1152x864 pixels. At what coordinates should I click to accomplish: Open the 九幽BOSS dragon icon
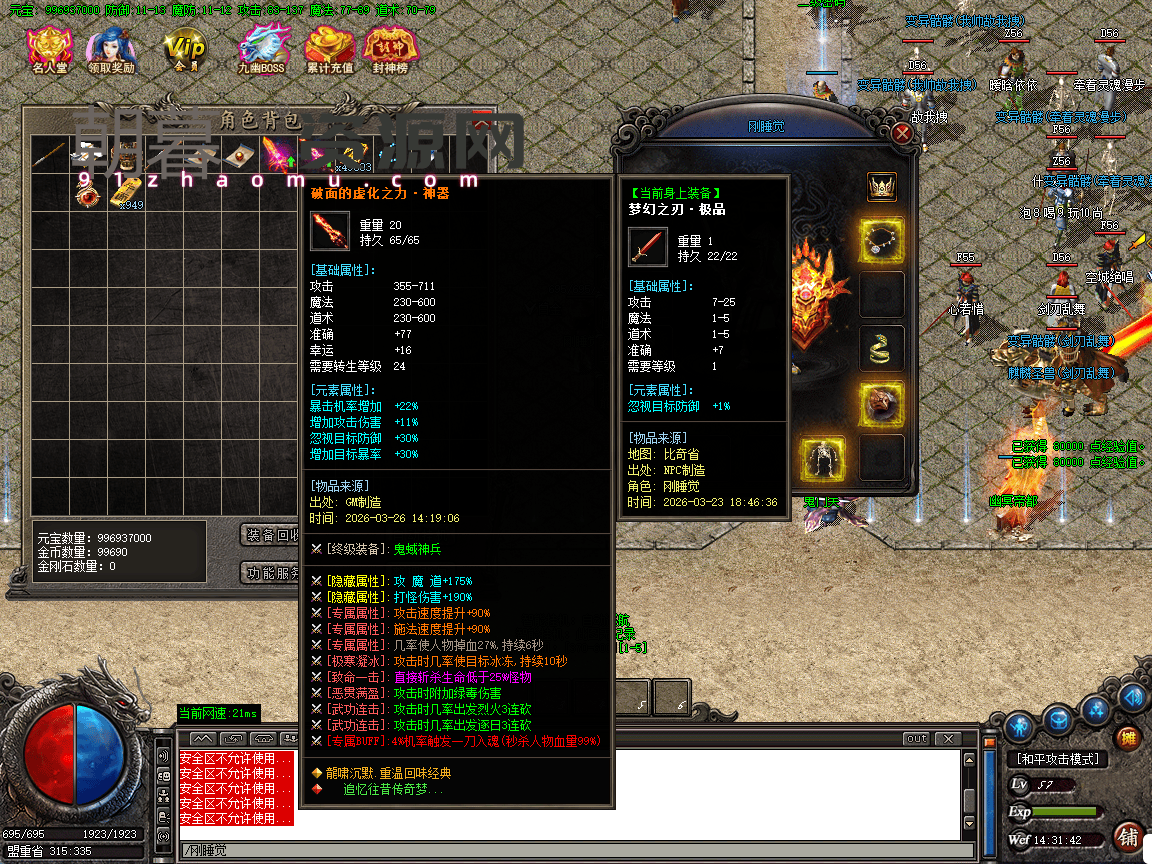[261, 50]
